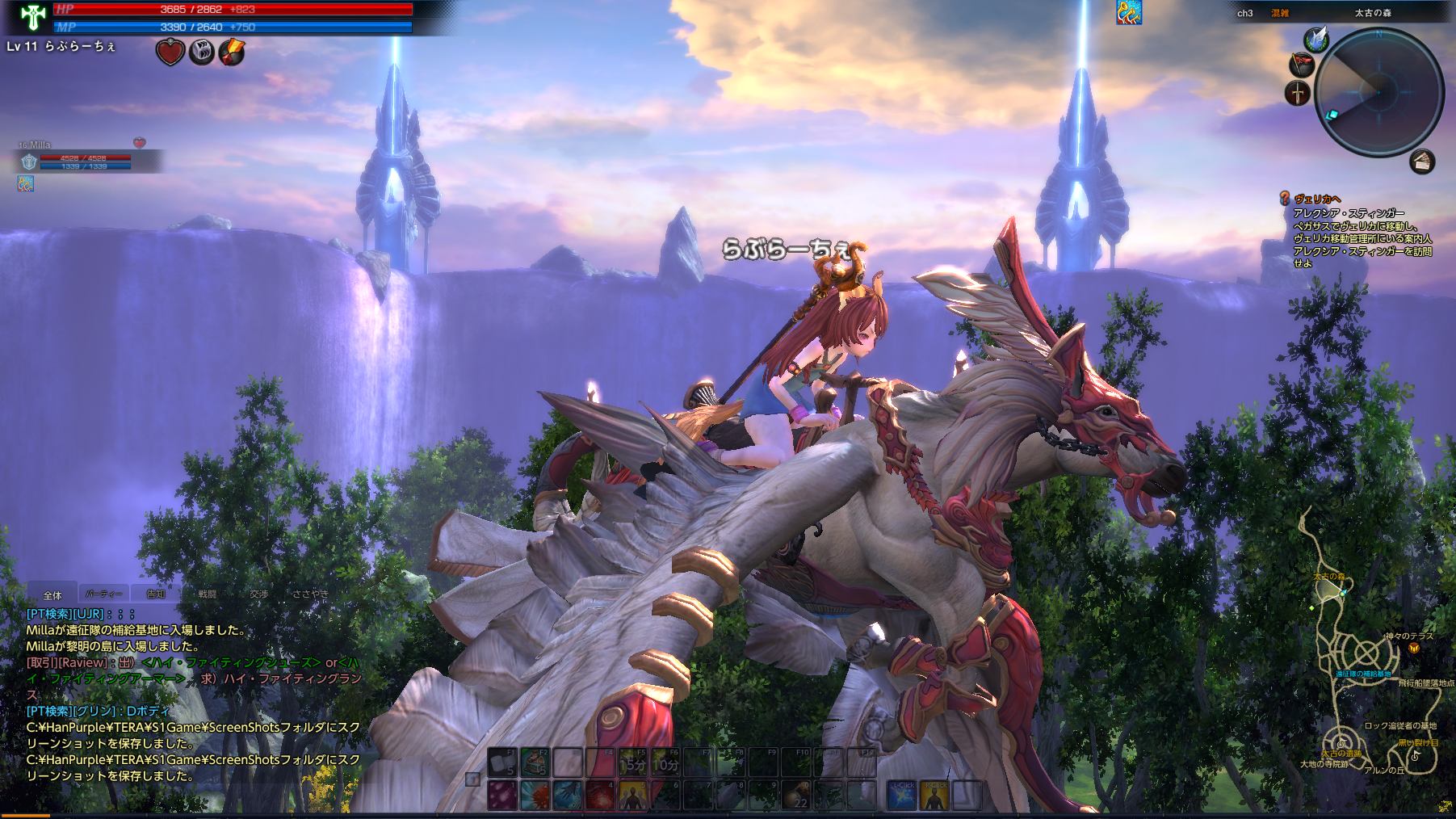
Task: Open the winged laurel icon beside minimap
Action: tap(1316, 39)
